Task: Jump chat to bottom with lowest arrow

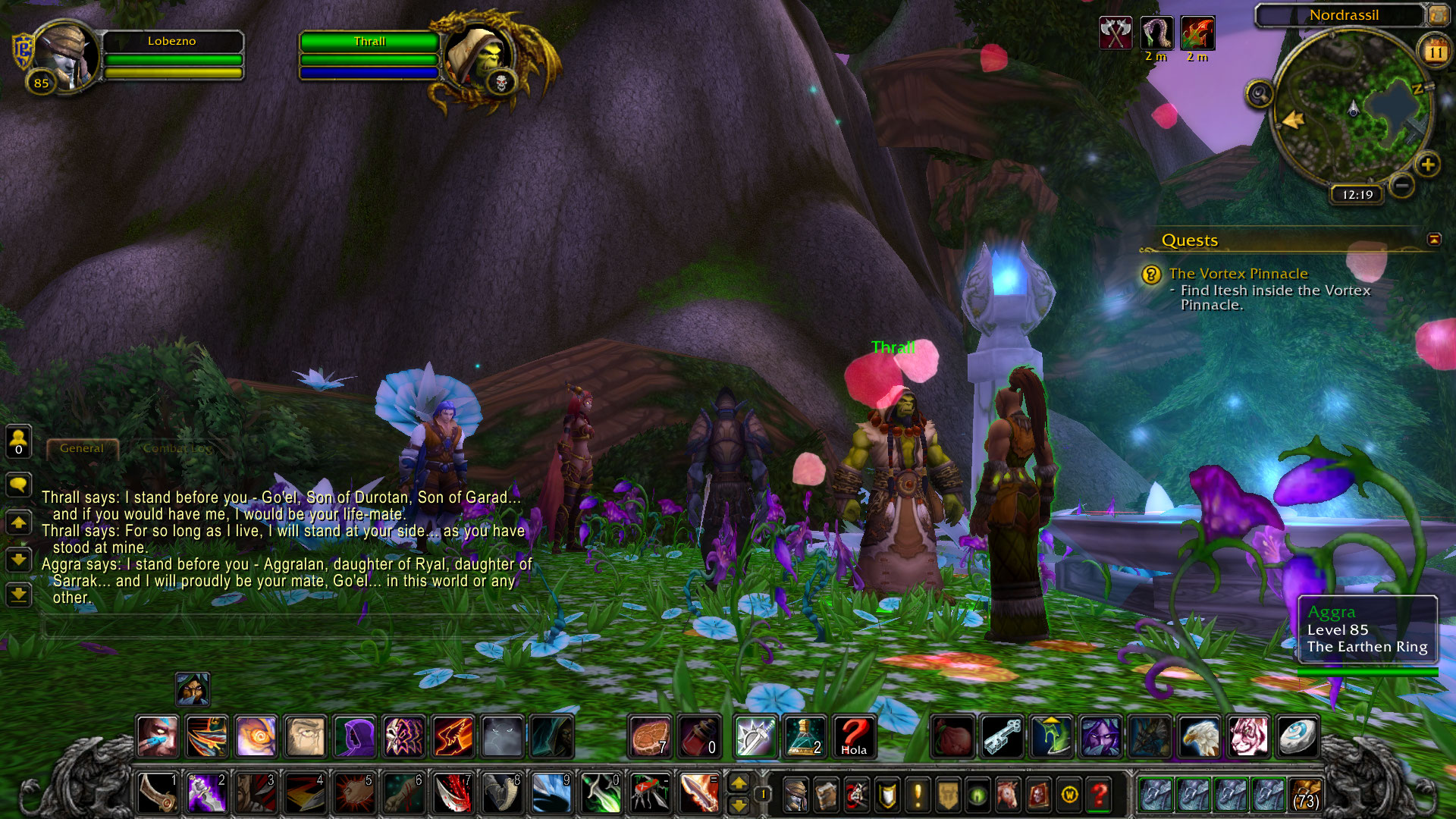Action: tap(19, 595)
